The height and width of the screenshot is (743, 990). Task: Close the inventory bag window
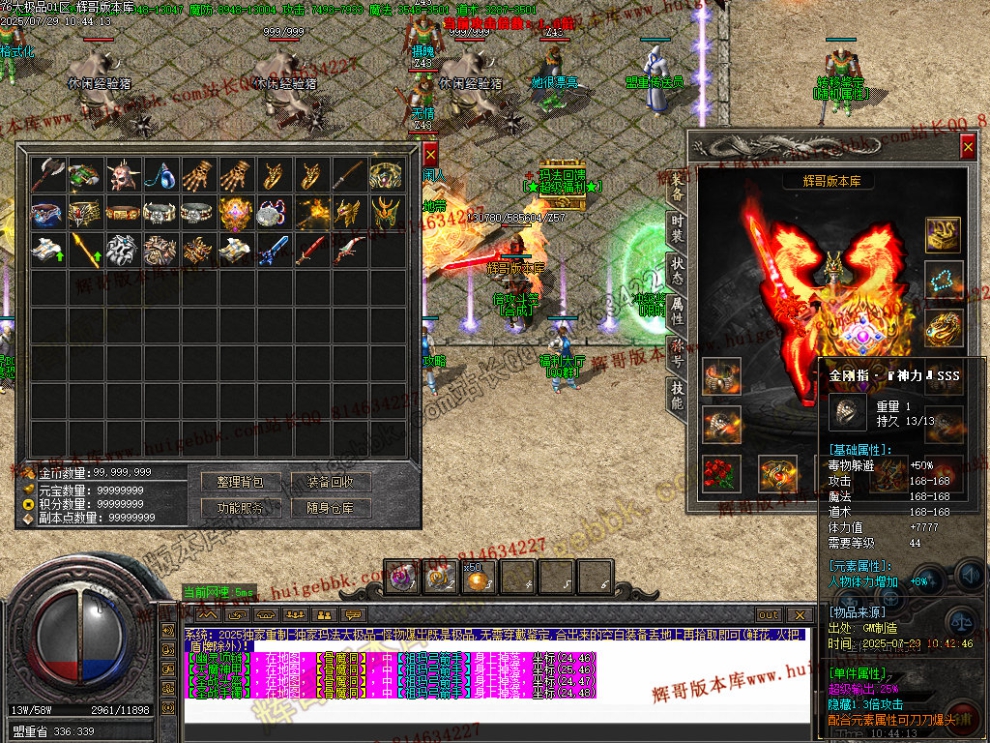(430, 155)
